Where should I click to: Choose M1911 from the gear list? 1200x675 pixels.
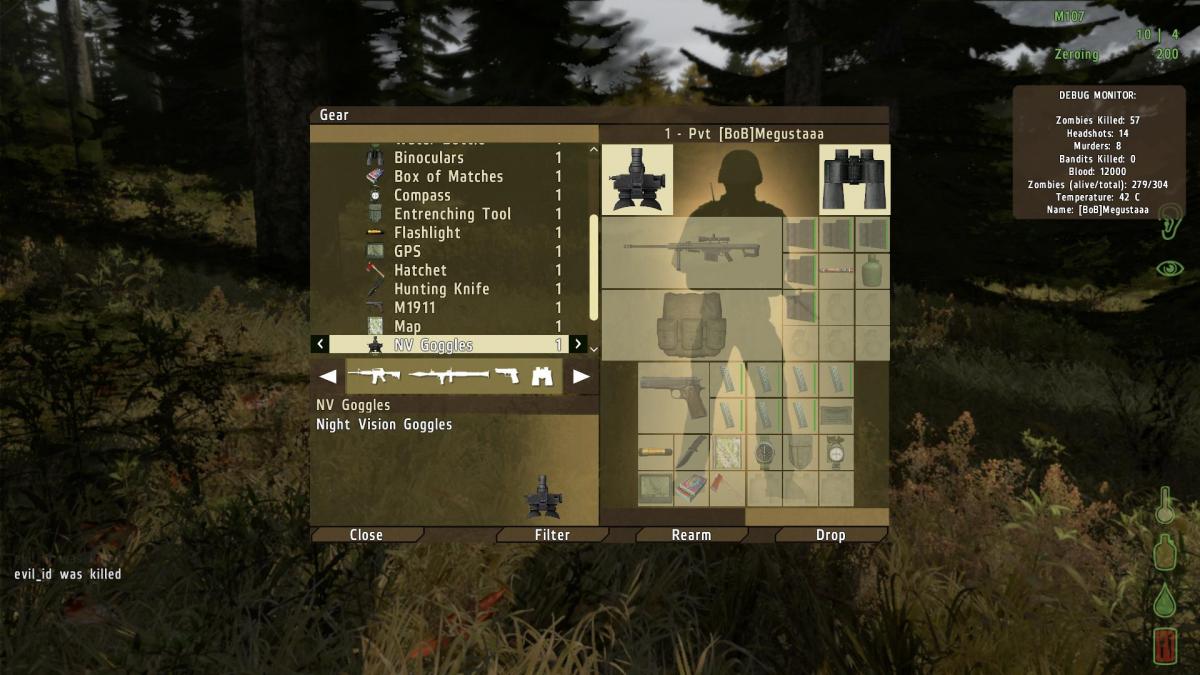[x=415, y=308]
